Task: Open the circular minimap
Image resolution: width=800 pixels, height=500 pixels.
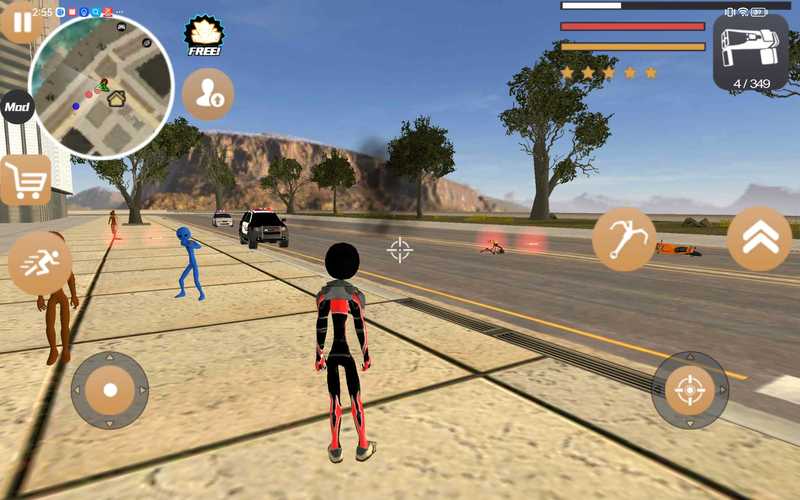Action: point(100,86)
